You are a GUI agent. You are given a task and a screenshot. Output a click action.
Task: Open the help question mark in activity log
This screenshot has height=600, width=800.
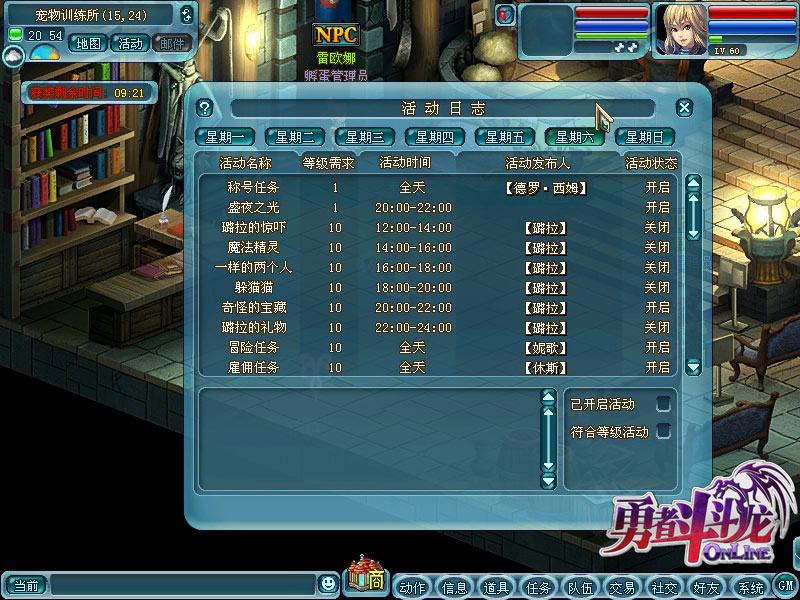(205, 108)
